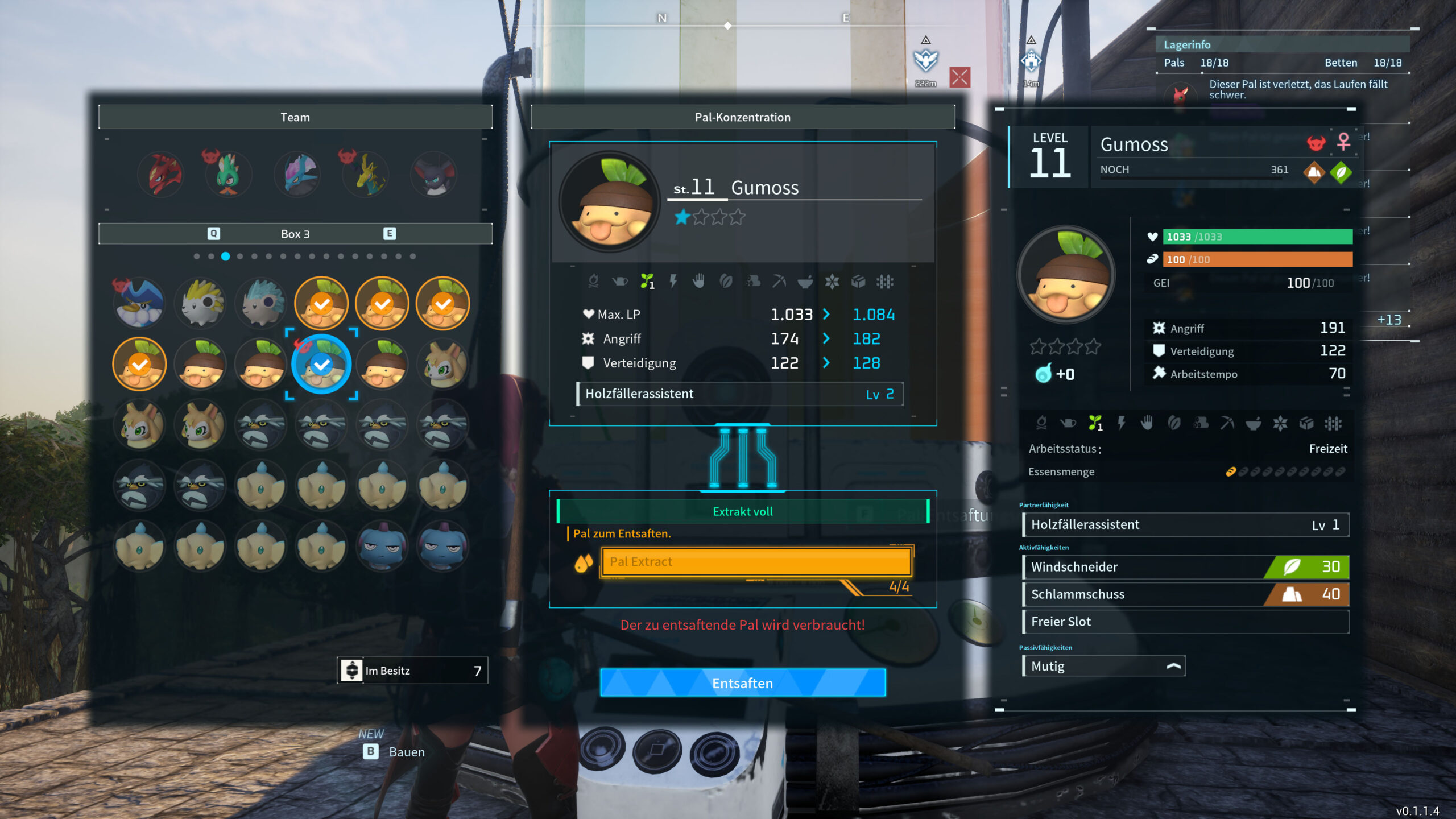Select the Pal Extract material slot
The image size is (1456, 819).
point(756,562)
